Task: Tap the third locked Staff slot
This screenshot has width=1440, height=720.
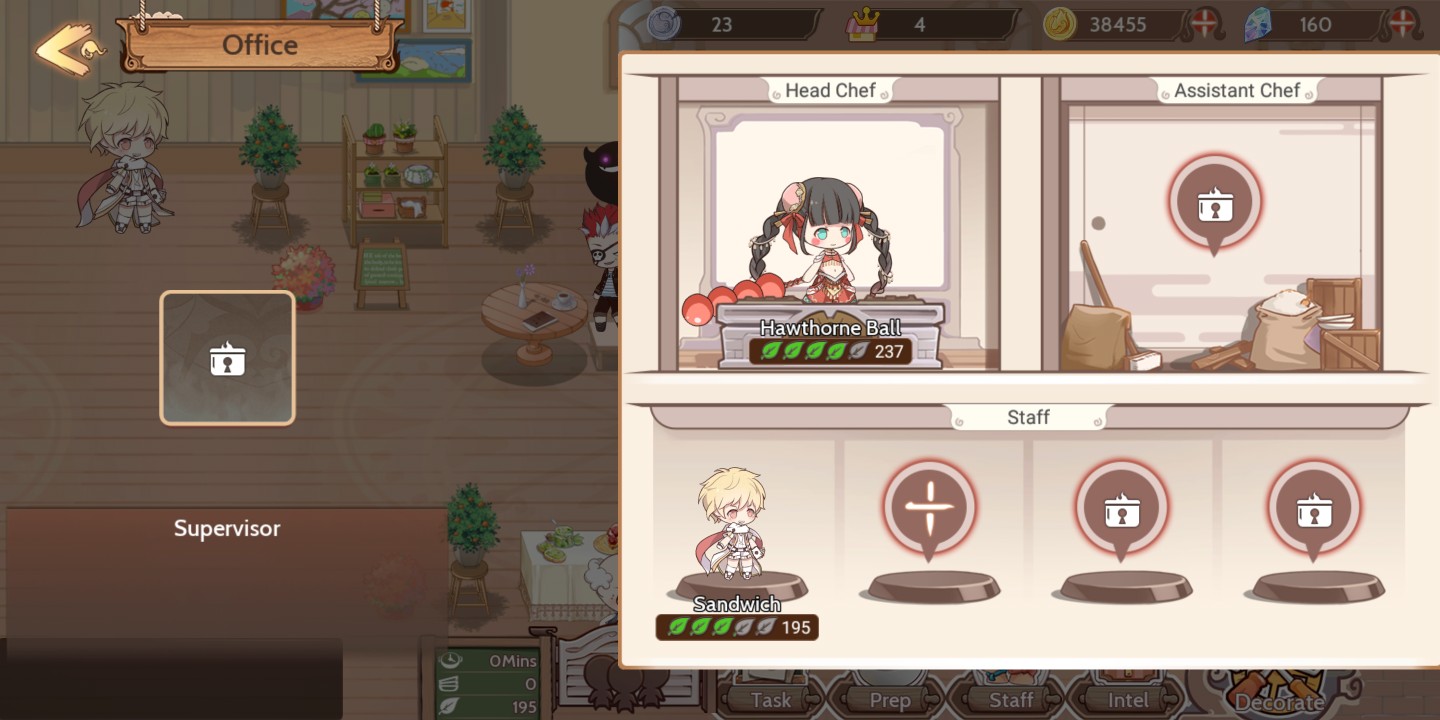Action: (x=1124, y=507)
